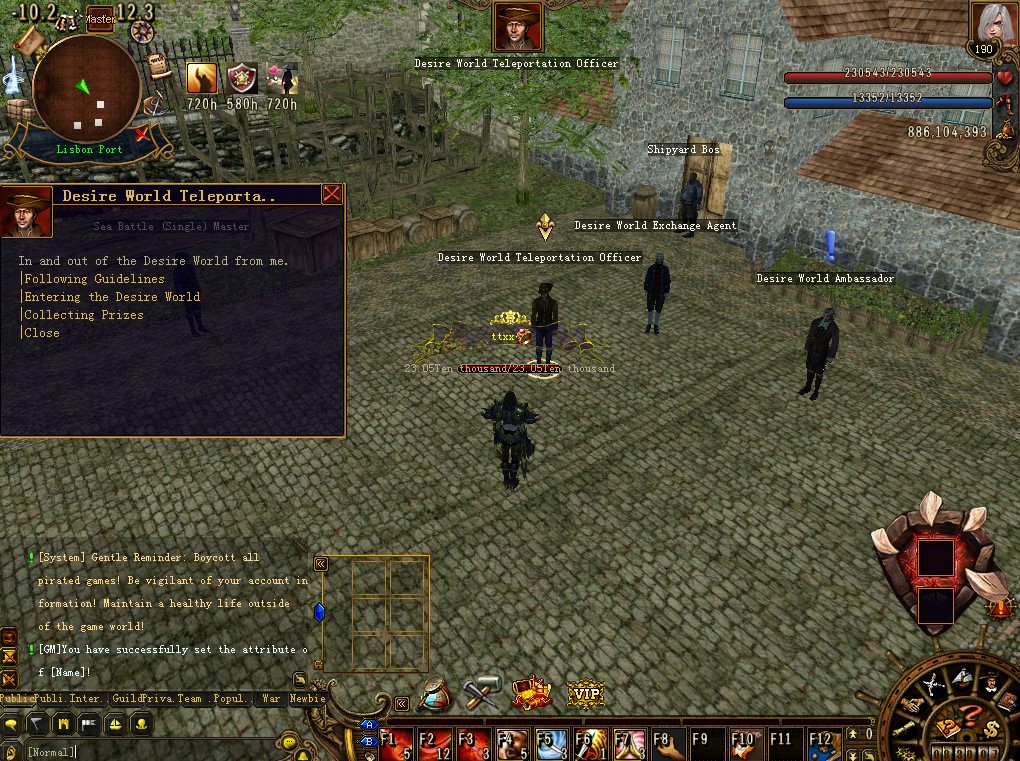1020x761 pixels.
Task: Switch to the War chat channel tab
Action: [x=271, y=699]
